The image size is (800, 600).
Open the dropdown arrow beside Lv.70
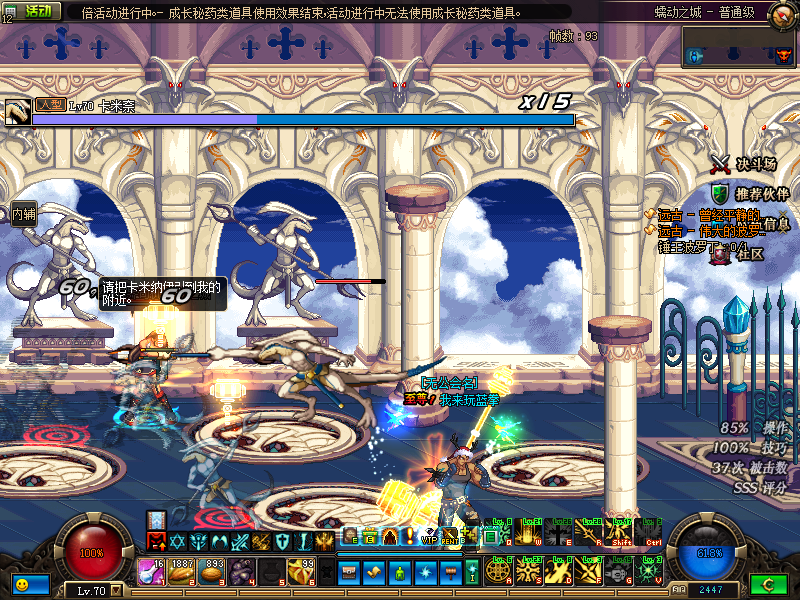pos(115,591)
